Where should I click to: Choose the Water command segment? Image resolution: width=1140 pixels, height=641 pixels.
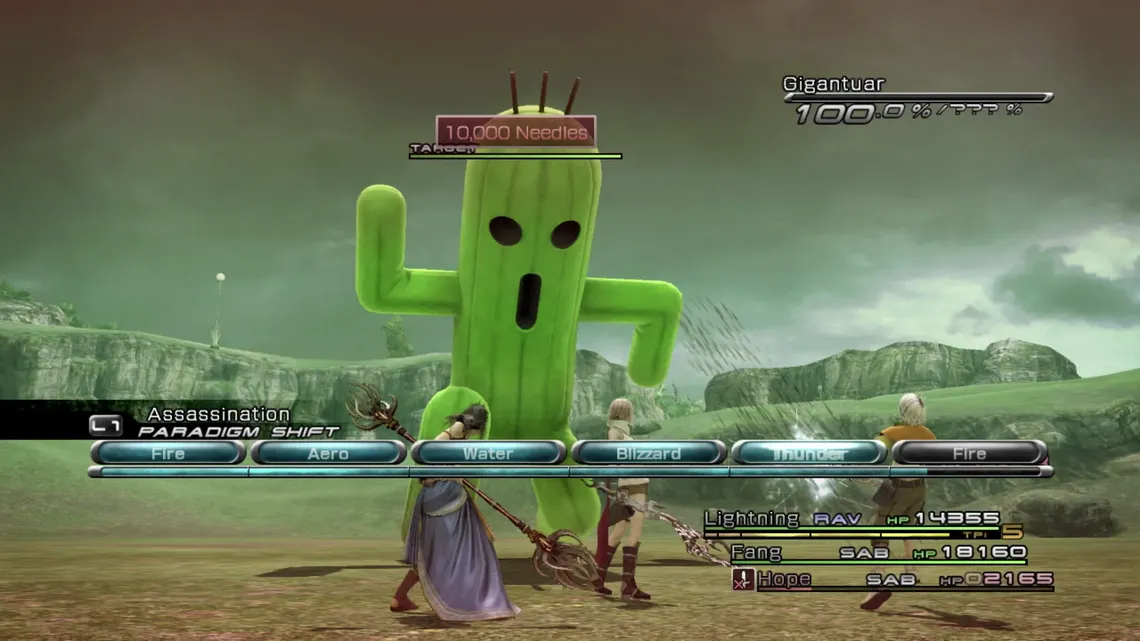coord(488,453)
